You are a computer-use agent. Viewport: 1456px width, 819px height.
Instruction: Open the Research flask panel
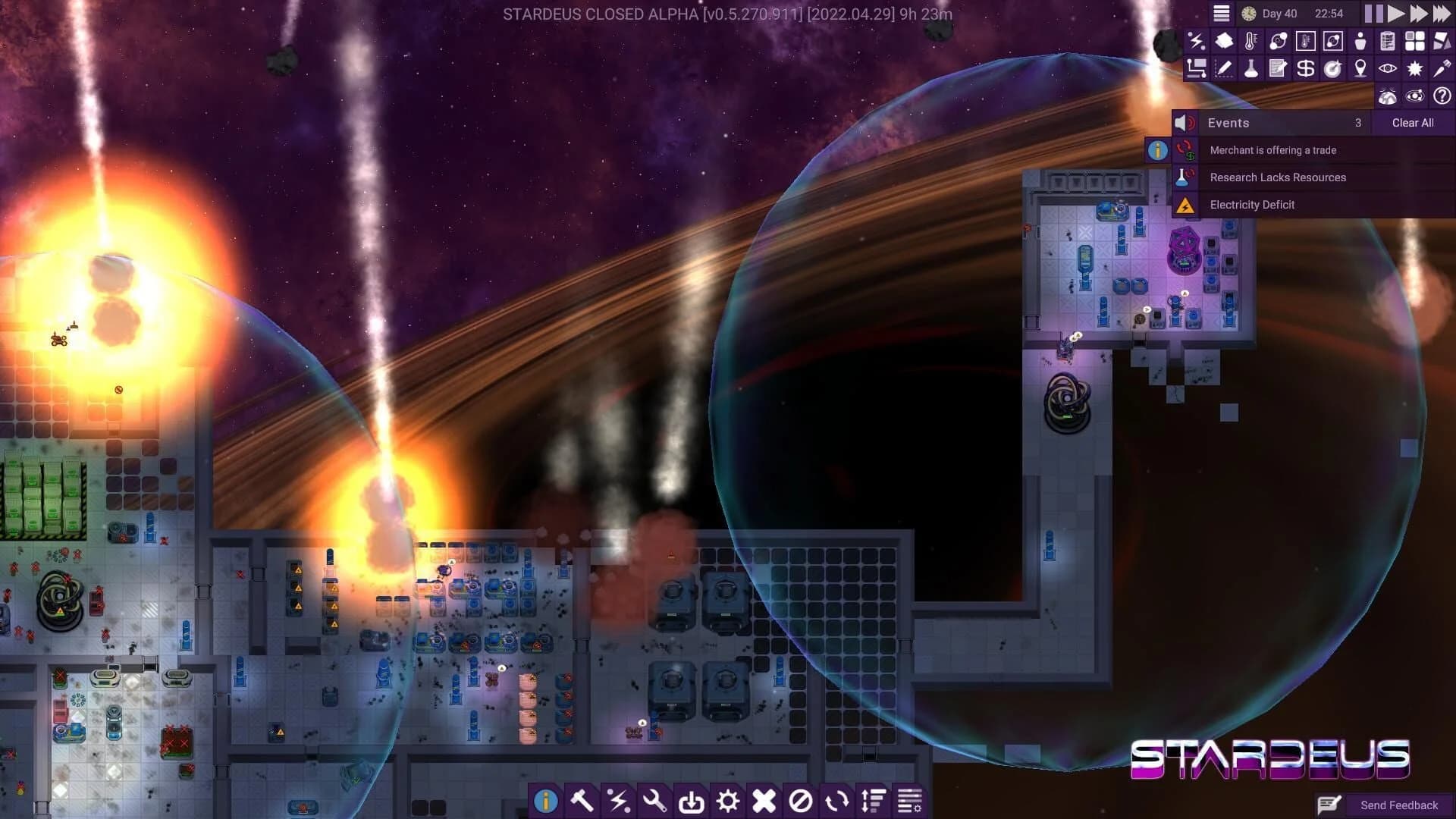point(1251,68)
